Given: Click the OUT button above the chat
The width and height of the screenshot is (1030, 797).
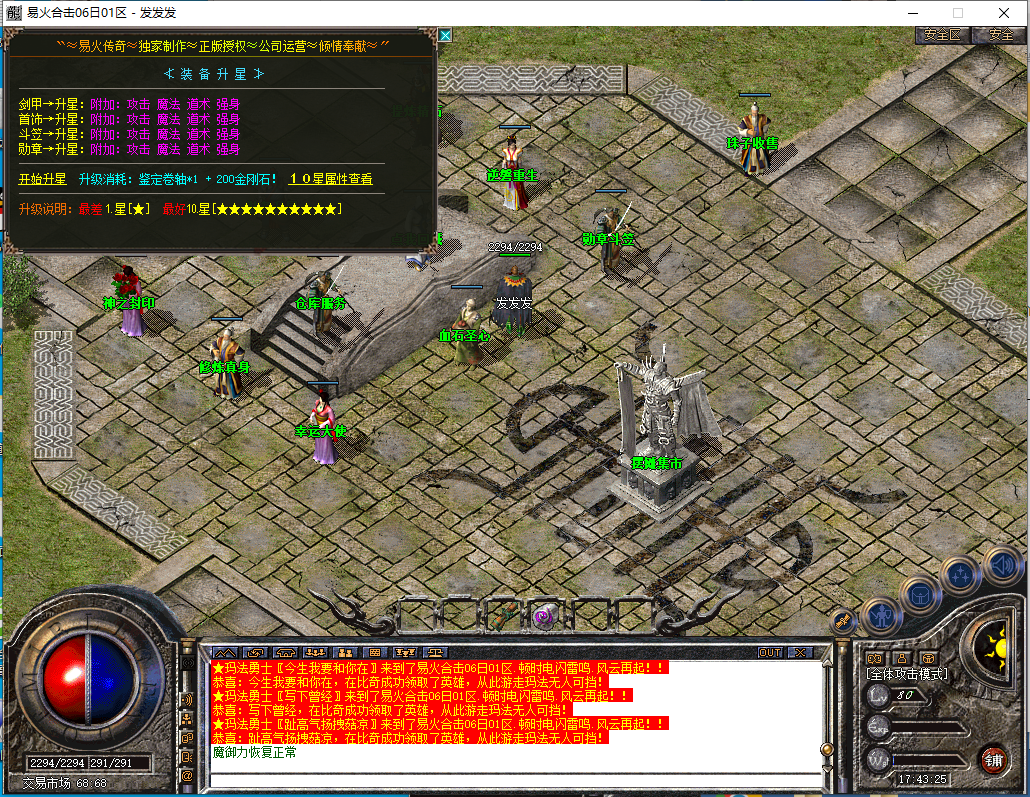Looking at the screenshot, I should point(770,652).
